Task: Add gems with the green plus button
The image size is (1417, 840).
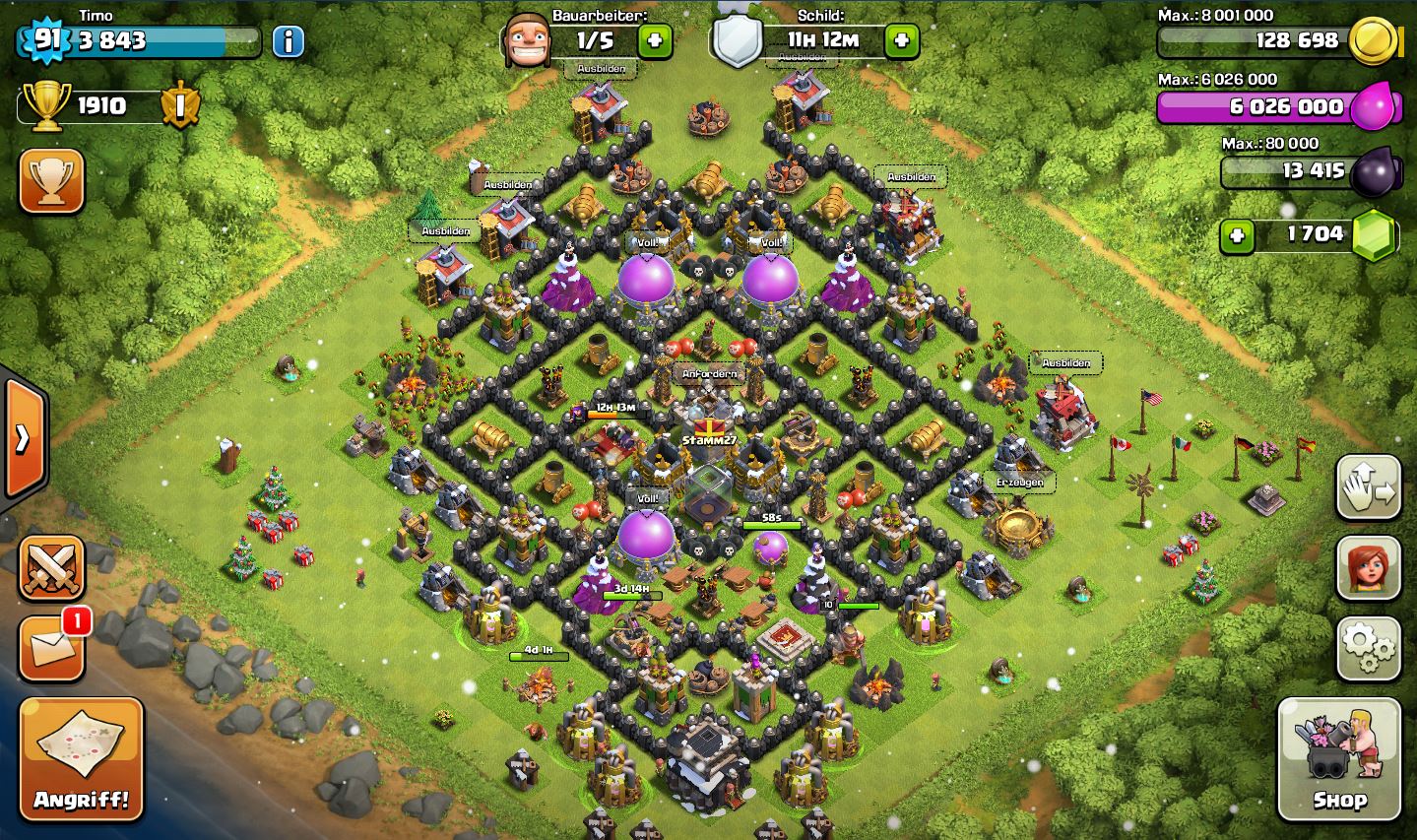Action: tap(1237, 235)
